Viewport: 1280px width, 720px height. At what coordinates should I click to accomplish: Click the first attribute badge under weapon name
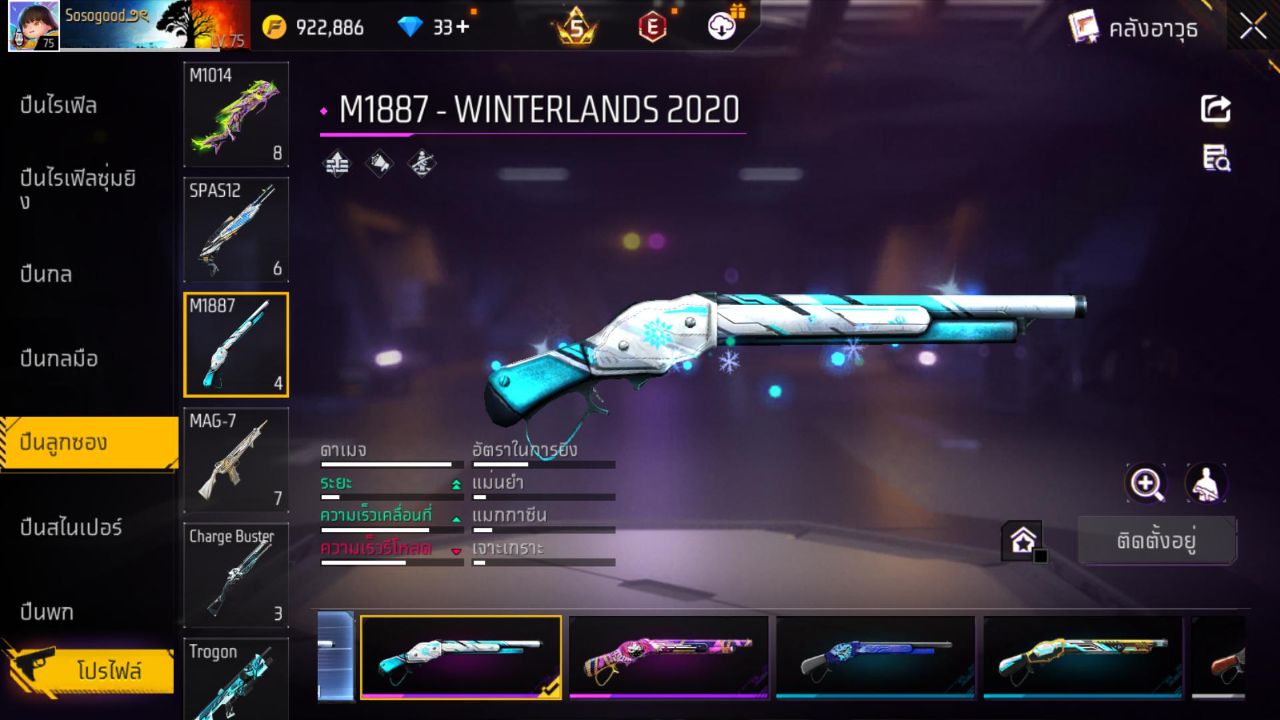pos(336,163)
